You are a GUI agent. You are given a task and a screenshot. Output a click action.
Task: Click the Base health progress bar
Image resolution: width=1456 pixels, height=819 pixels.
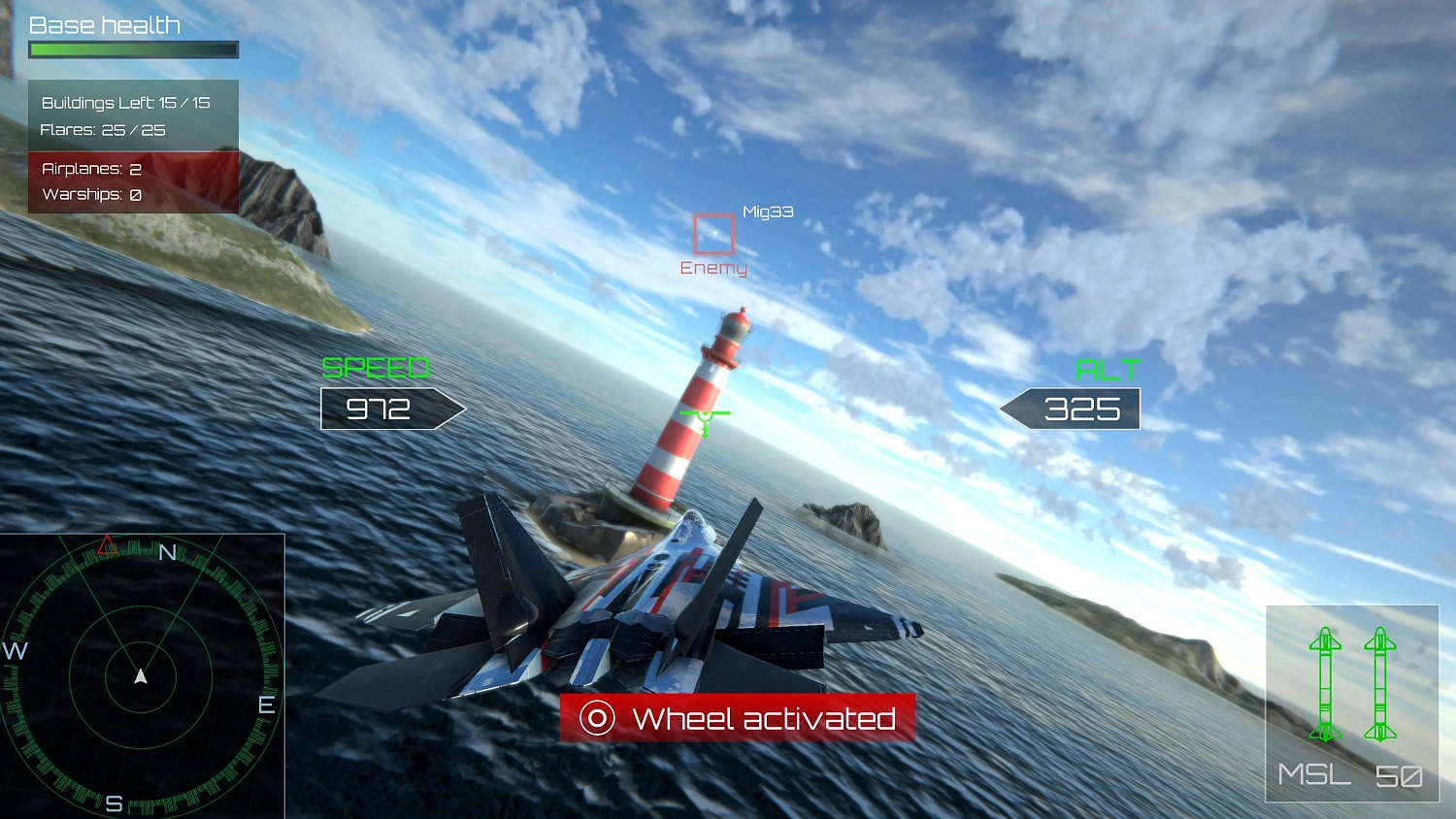(133, 49)
